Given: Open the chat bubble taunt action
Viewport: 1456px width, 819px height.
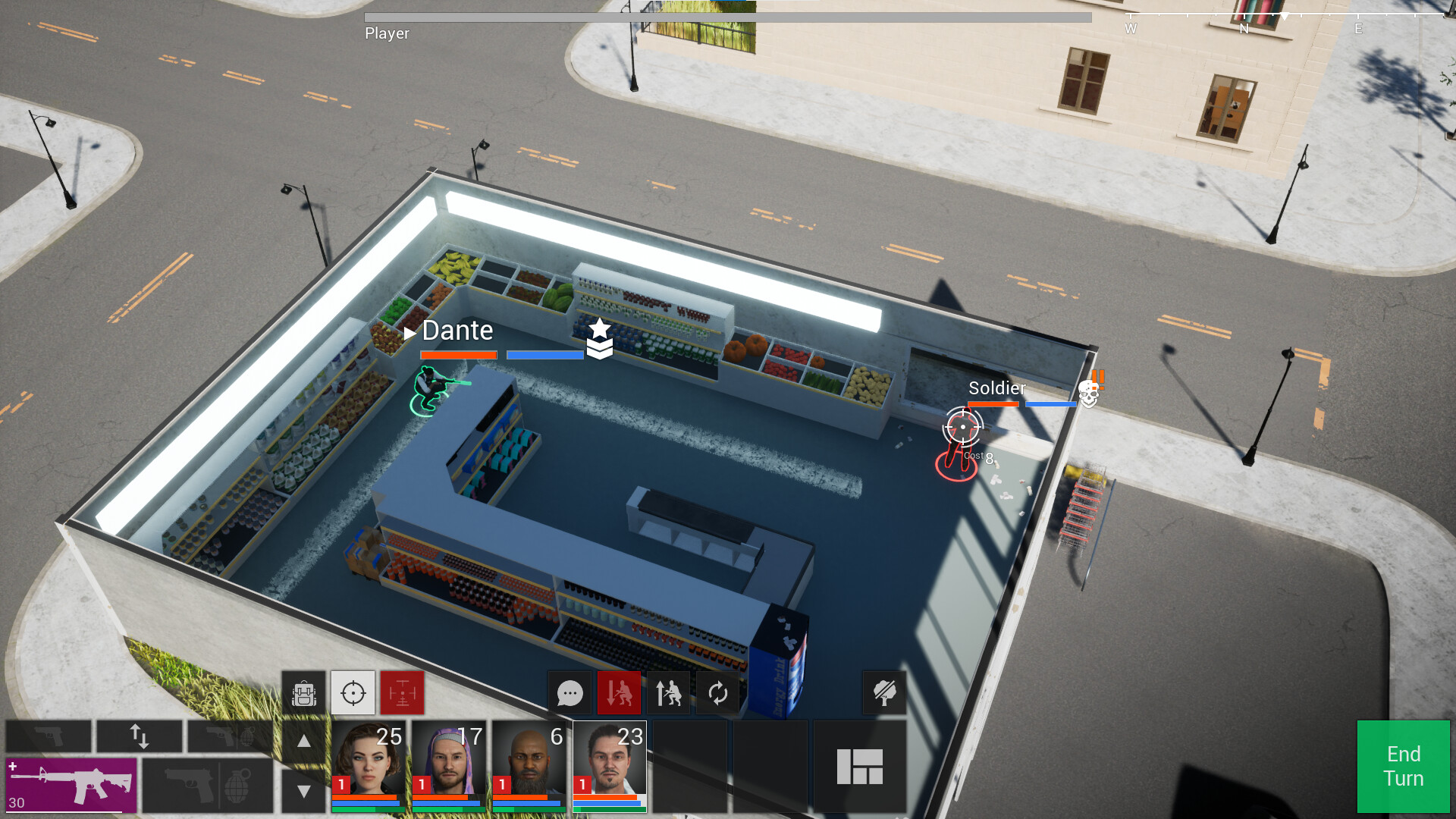Looking at the screenshot, I should pos(570,692).
